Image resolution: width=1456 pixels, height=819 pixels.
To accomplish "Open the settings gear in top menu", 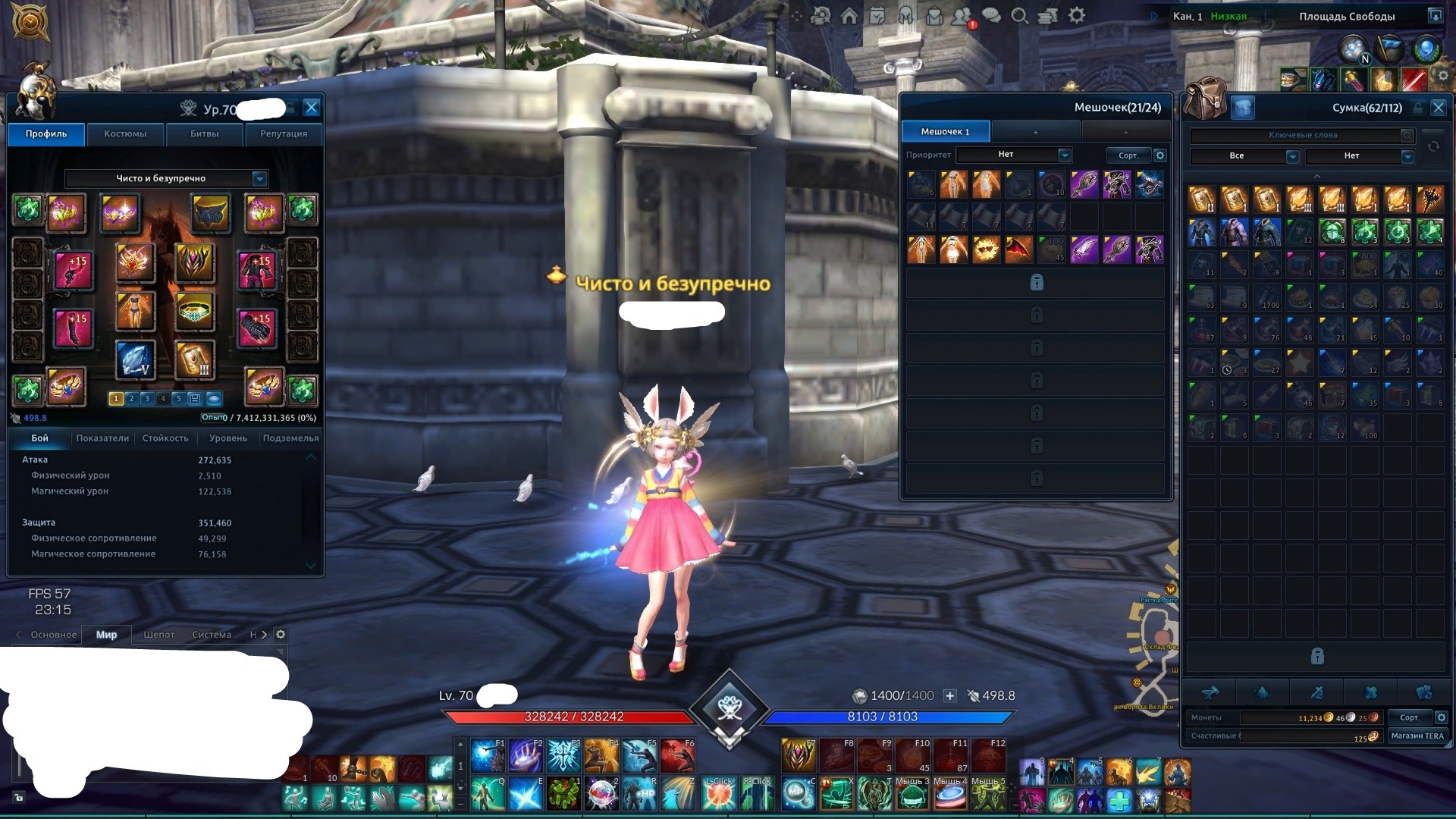I will tap(1077, 16).
